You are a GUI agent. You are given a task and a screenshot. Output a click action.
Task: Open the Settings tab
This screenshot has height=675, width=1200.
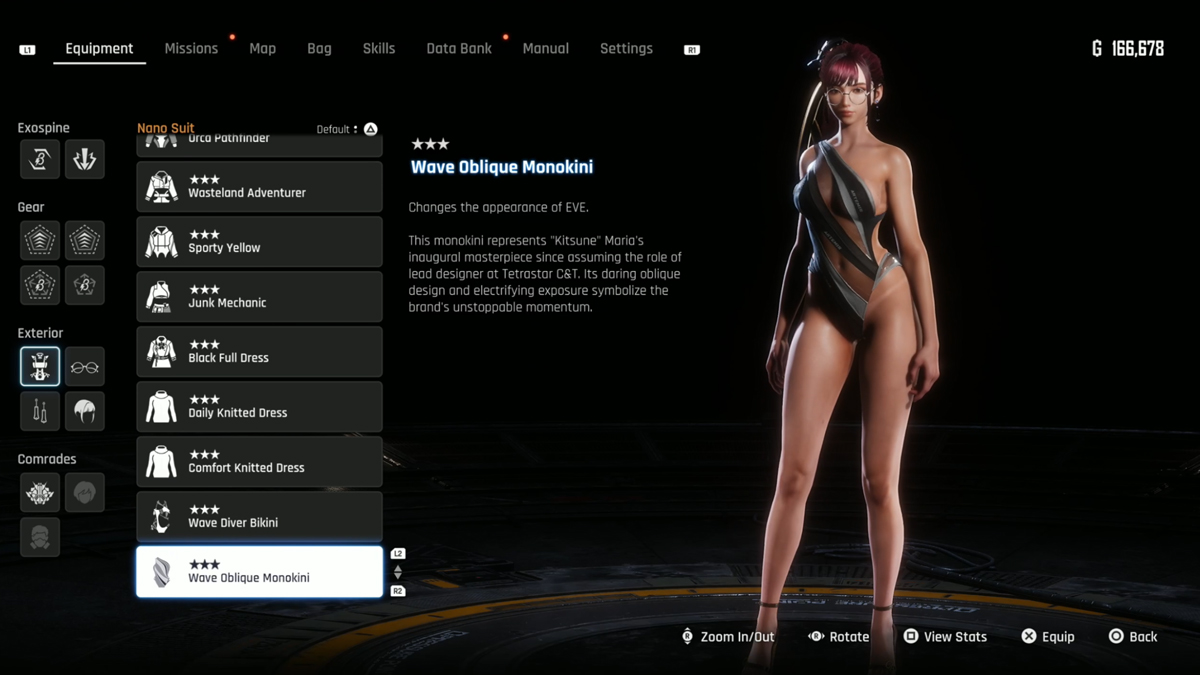[x=626, y=48]
